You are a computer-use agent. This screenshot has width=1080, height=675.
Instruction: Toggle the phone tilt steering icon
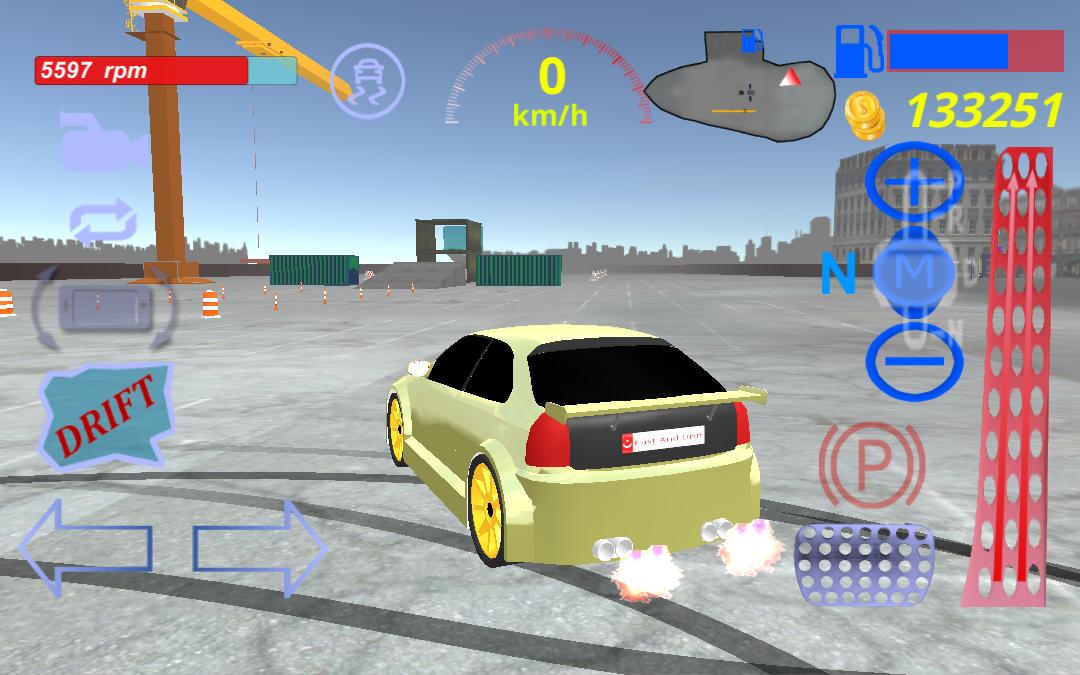click(103, 303)
